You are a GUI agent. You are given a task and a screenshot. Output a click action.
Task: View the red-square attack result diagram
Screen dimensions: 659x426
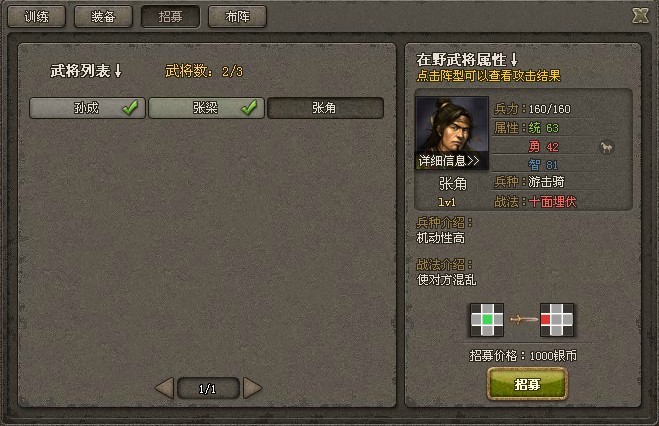[x=556, y=319]
